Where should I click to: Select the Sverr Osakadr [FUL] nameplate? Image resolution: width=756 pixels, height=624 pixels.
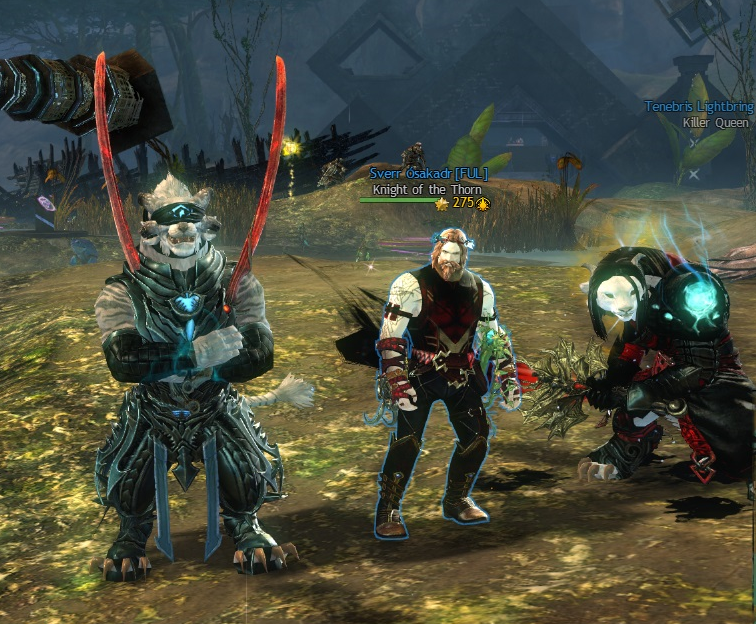point(428,174)
